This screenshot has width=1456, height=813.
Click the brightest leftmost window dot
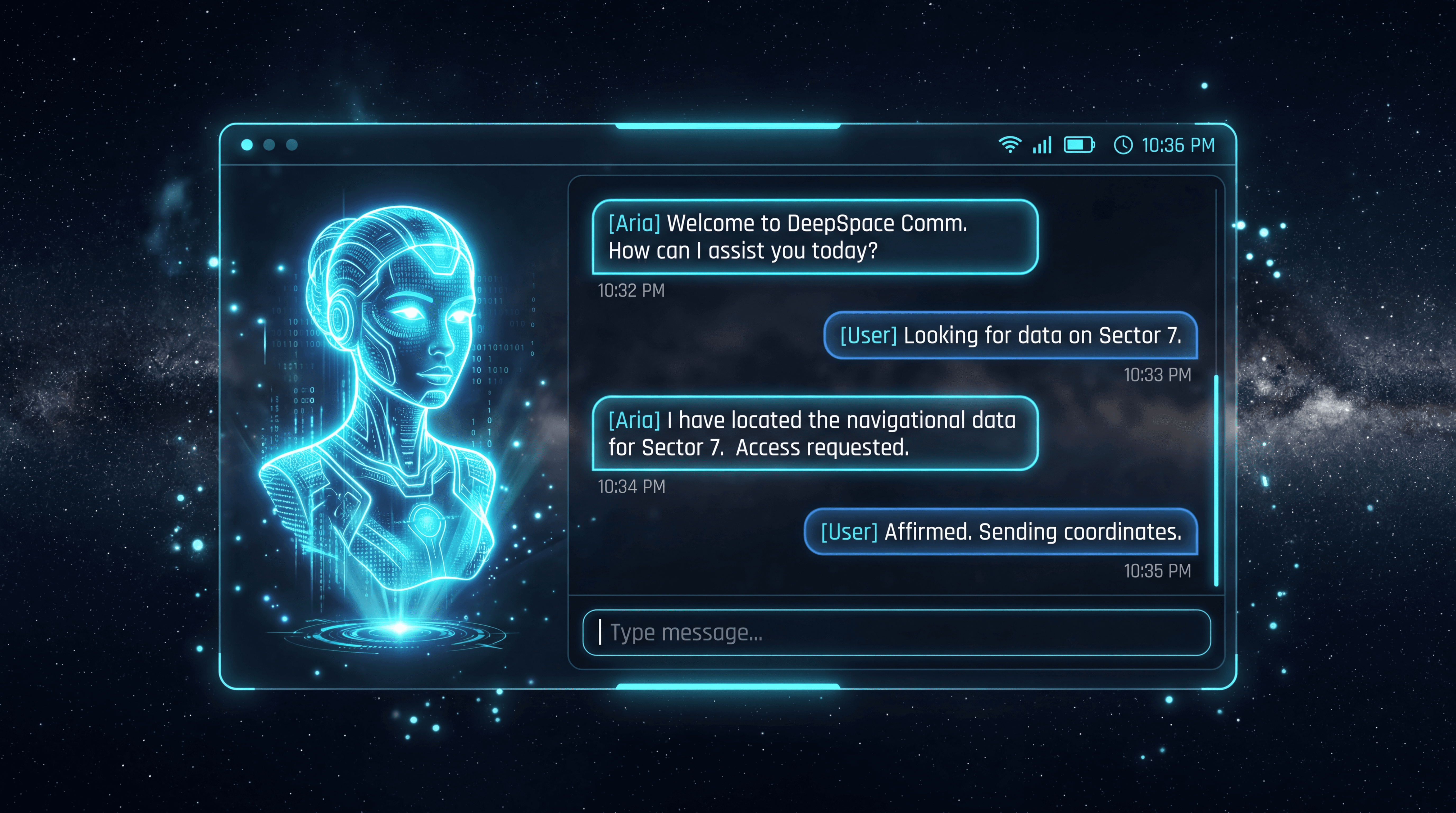pos(247,145)
